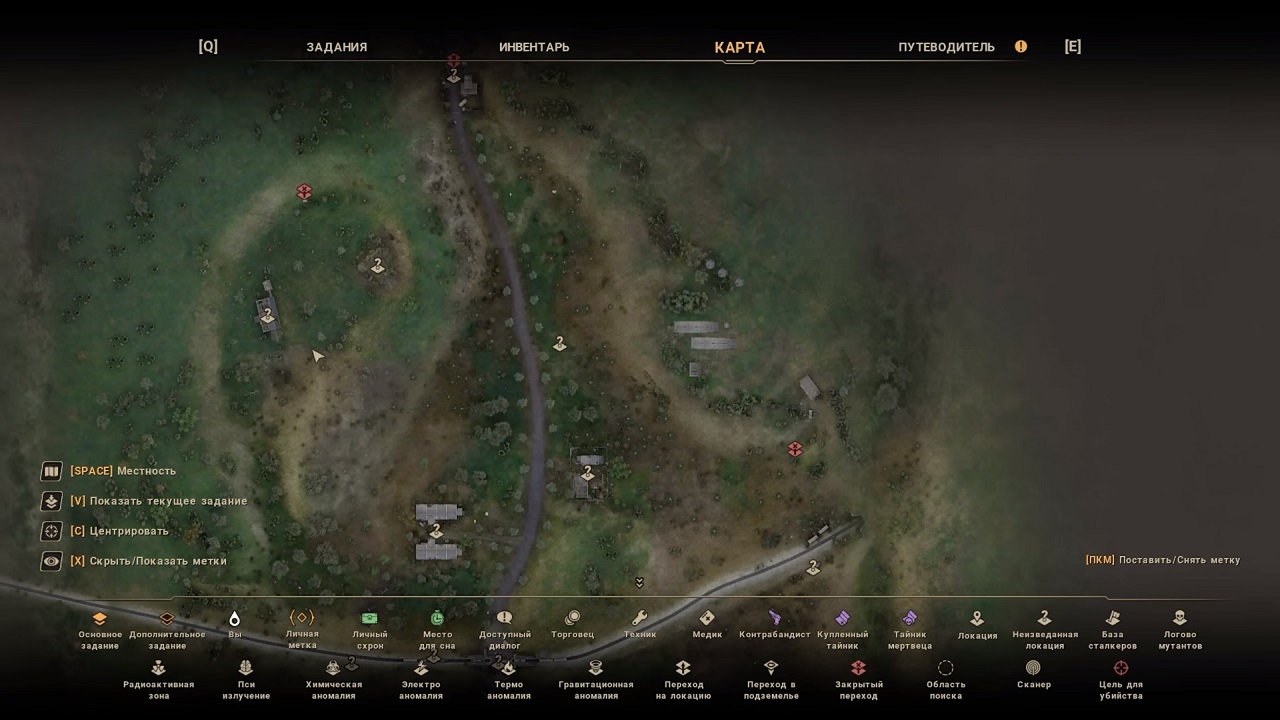Open the ИНВЕНТАРЬ tab
The height and width of the screenshot is (720, 1280).
point(534,47)
